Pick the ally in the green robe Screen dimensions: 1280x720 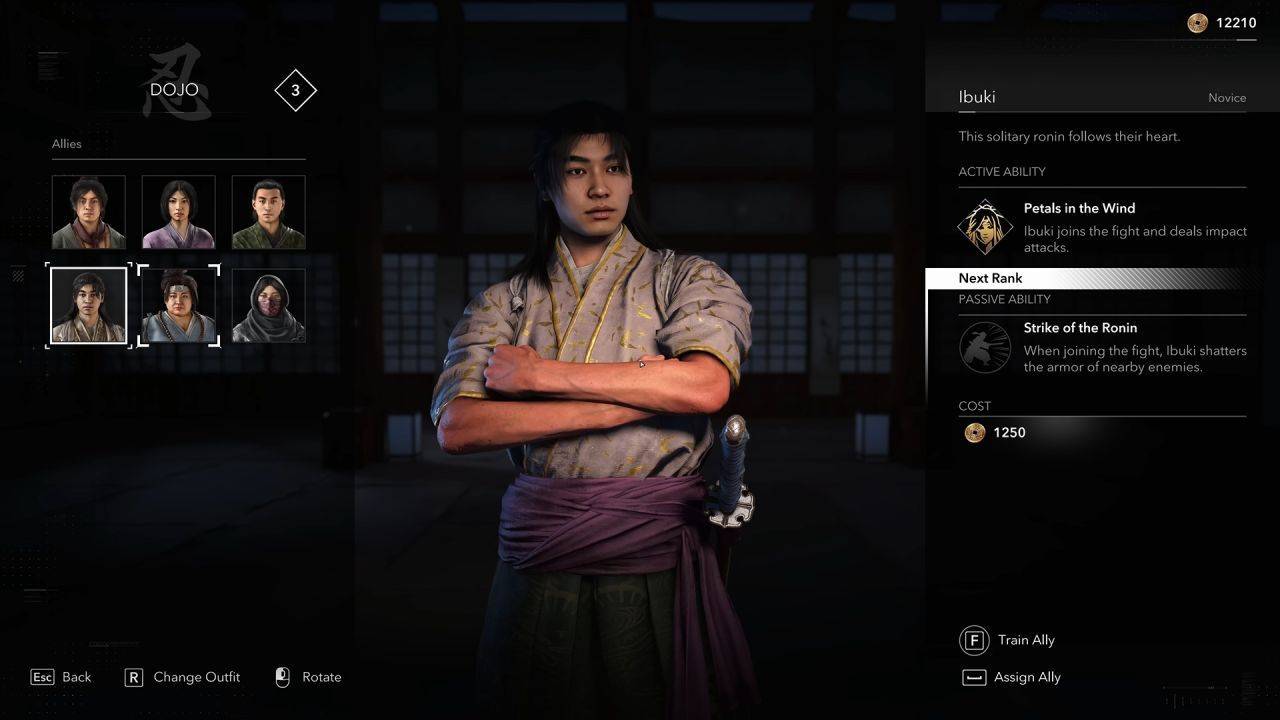(x=268, y=212)
